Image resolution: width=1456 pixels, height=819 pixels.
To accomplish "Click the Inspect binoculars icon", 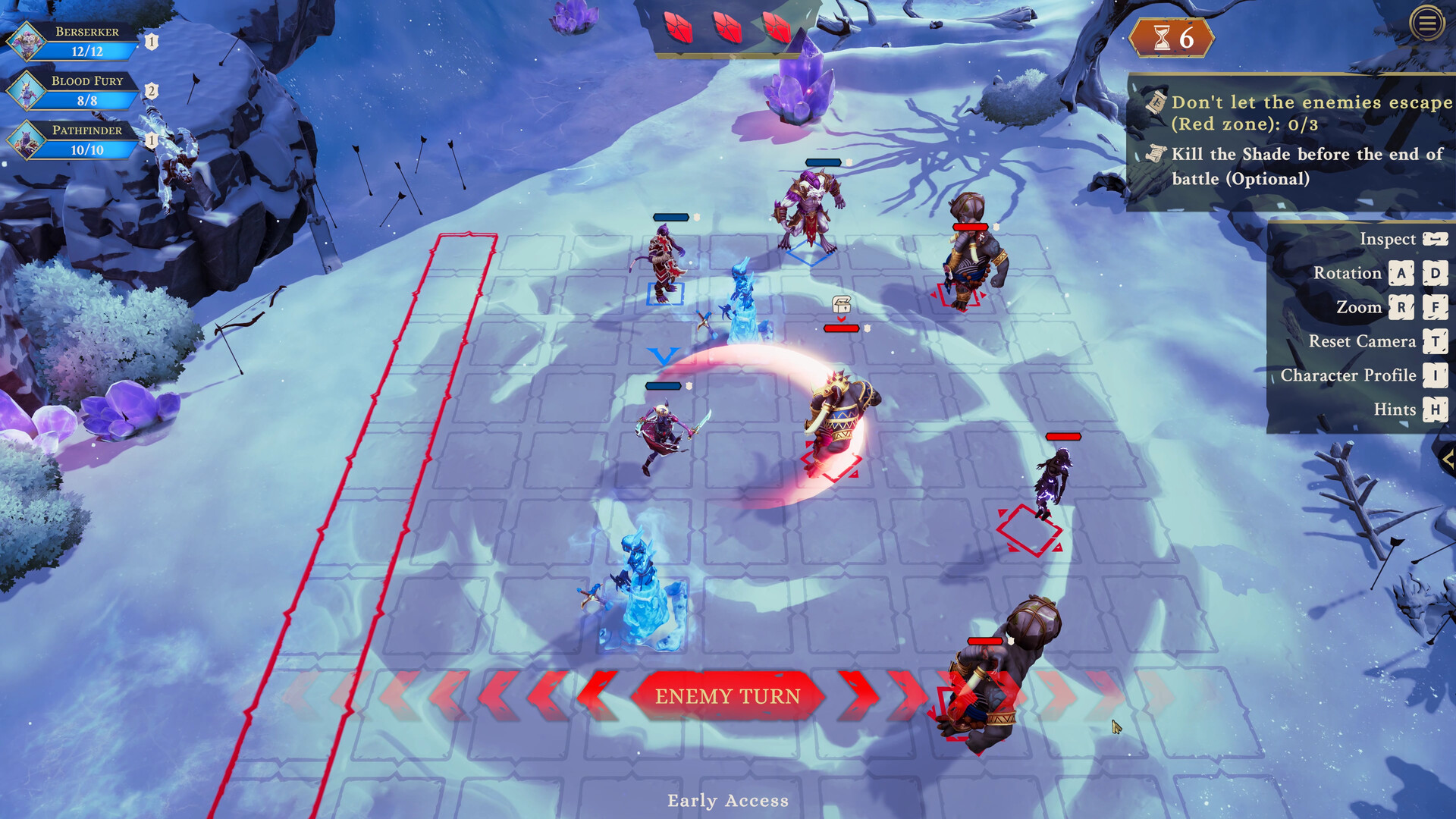I will point(1435,239).
